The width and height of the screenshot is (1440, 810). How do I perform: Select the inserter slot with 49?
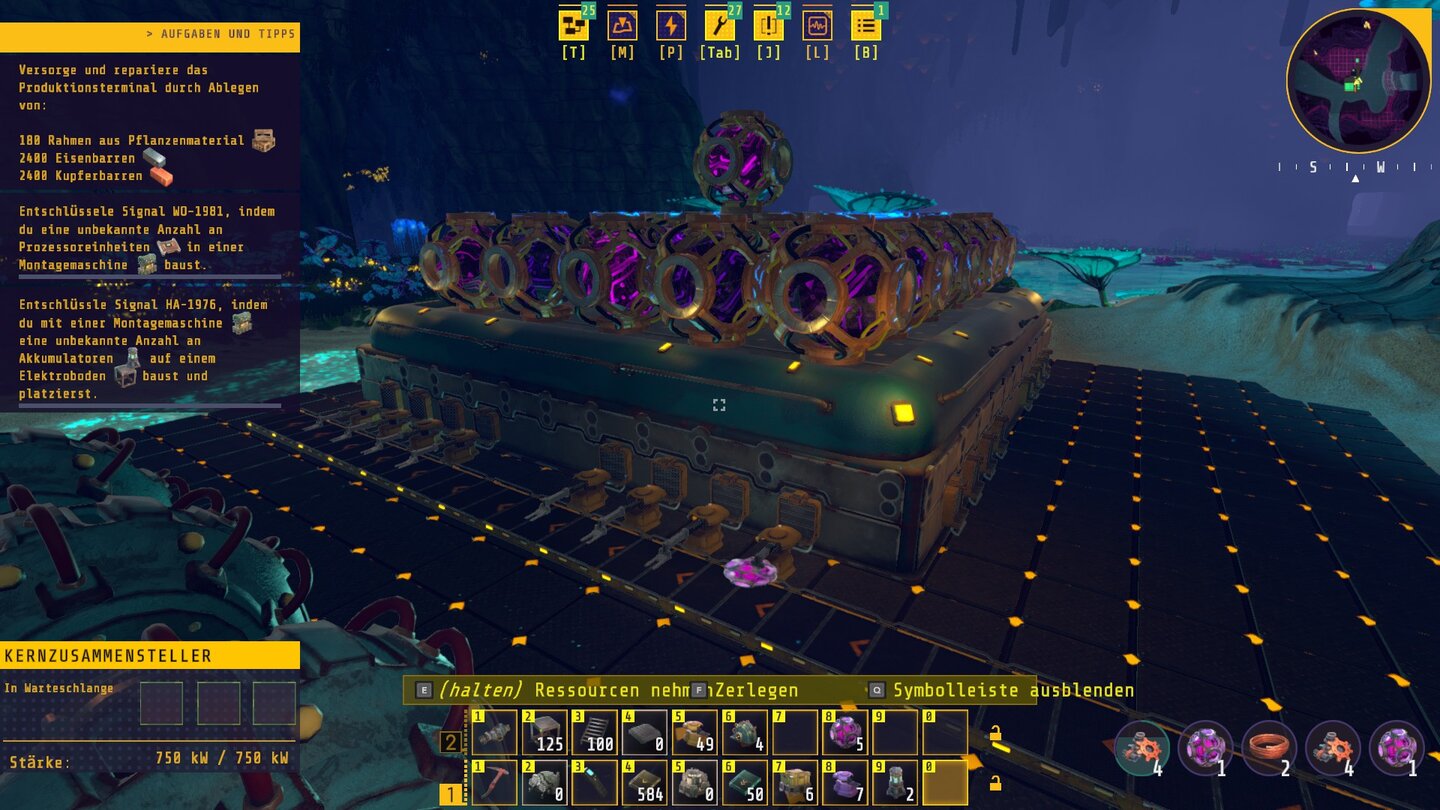[694, 732]
